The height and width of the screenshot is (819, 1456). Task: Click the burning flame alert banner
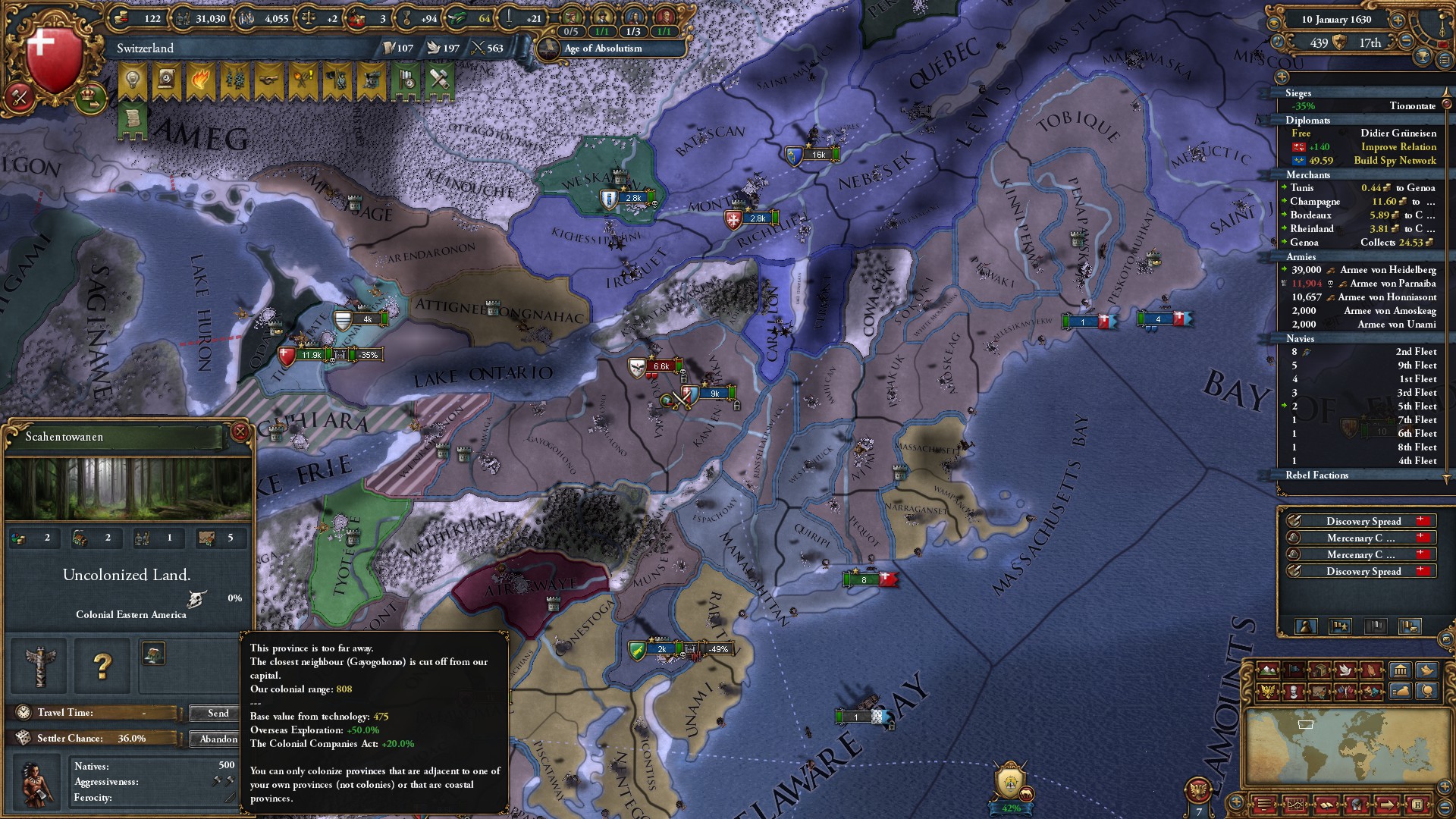[201, 78]
